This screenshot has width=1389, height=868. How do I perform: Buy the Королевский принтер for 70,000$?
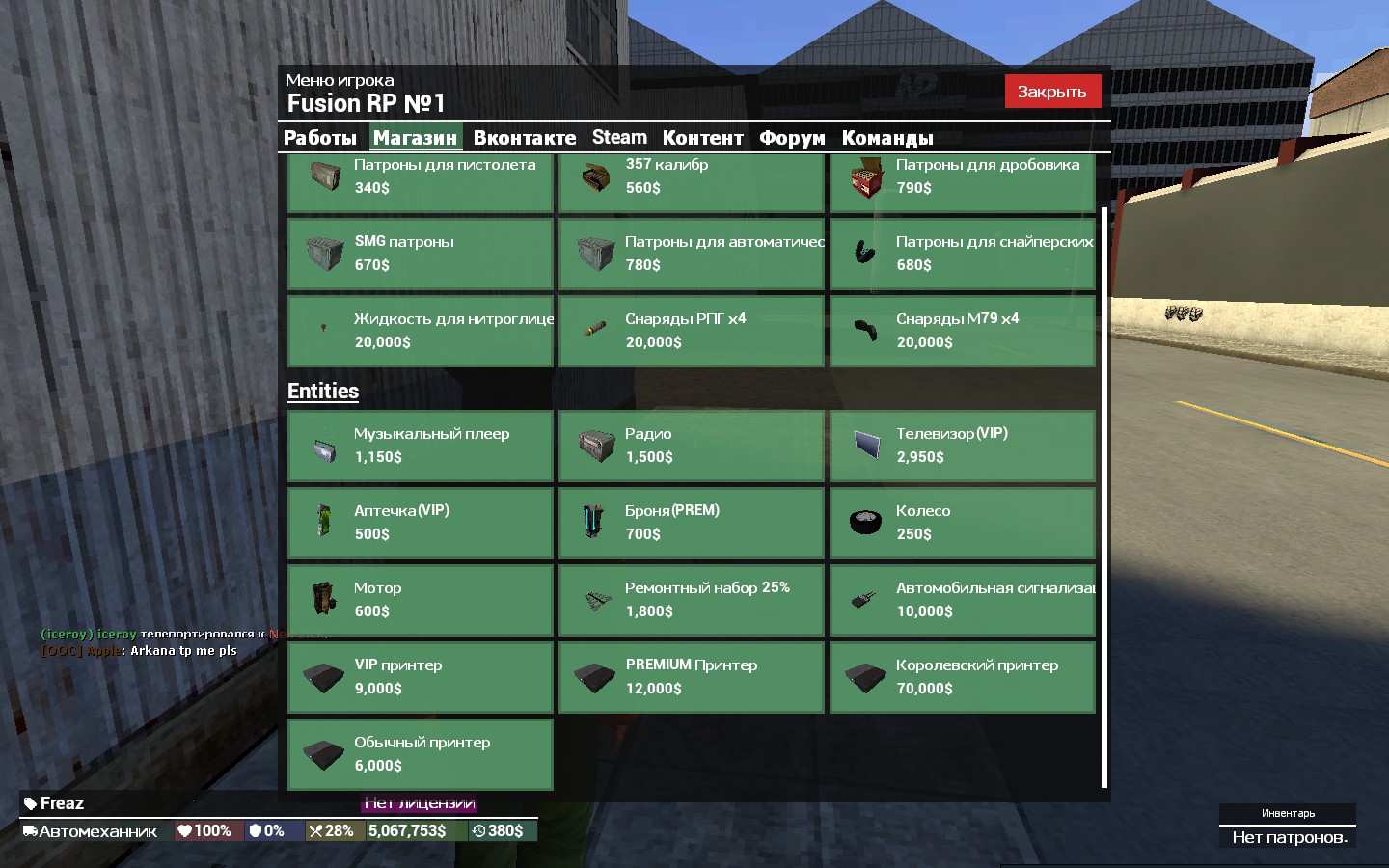pos(963,677)
